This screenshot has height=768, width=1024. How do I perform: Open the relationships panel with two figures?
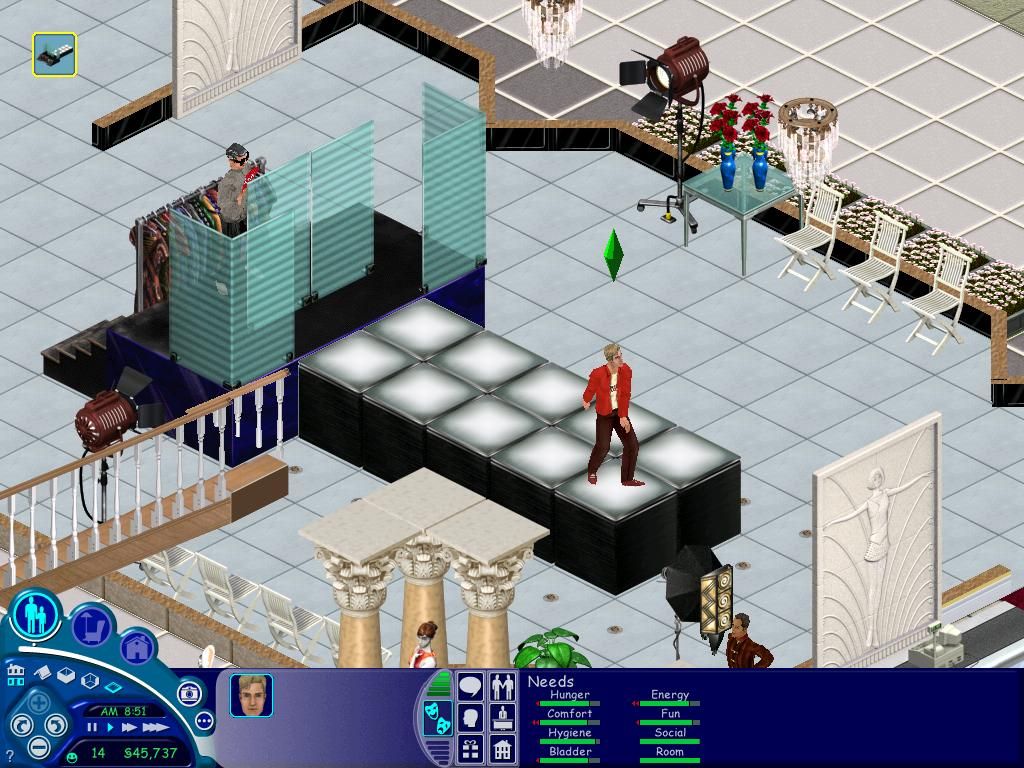click(x=502, y=687)
